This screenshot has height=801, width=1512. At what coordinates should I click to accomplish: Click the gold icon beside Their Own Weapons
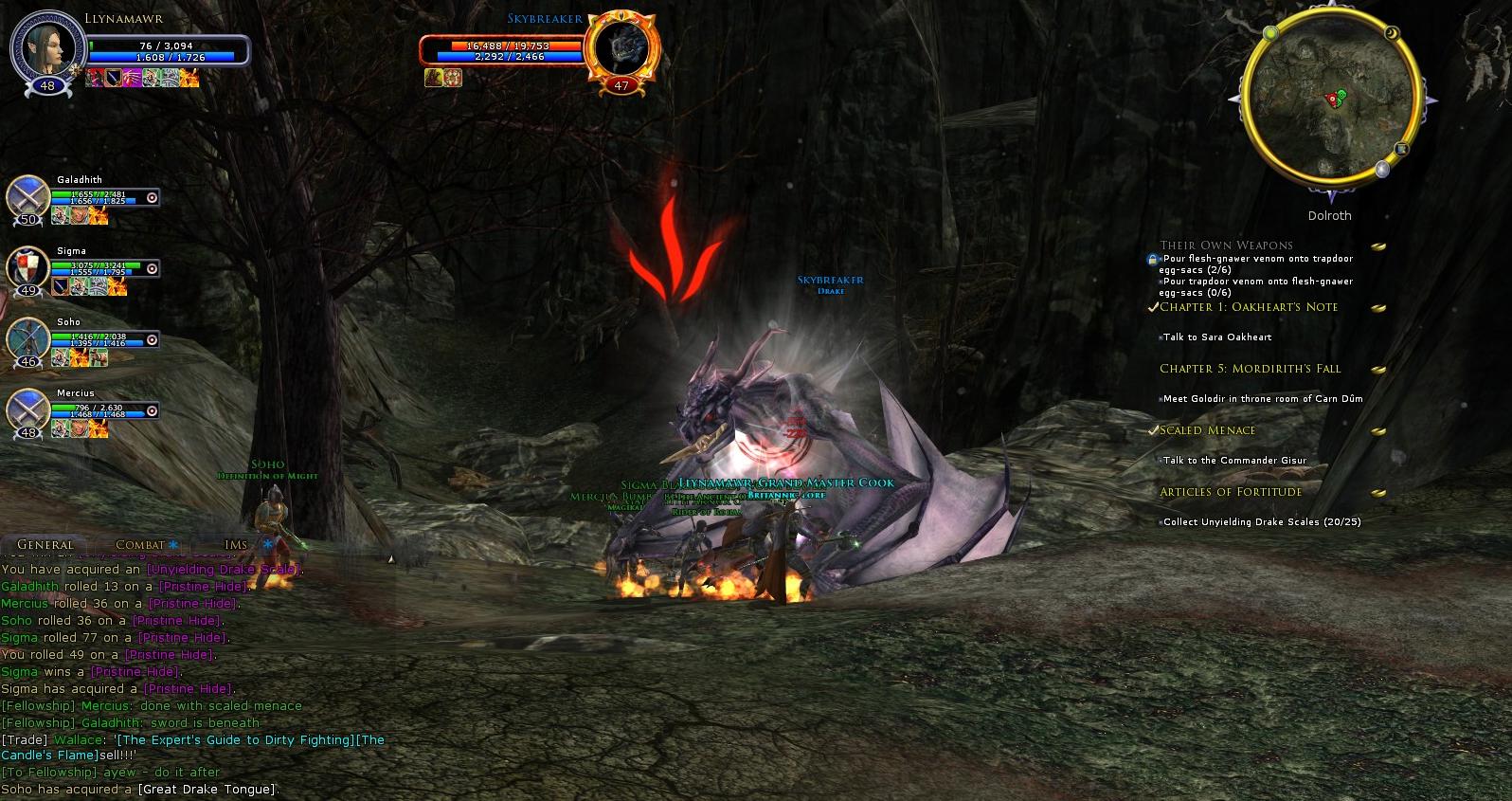tap(1378, 246)
